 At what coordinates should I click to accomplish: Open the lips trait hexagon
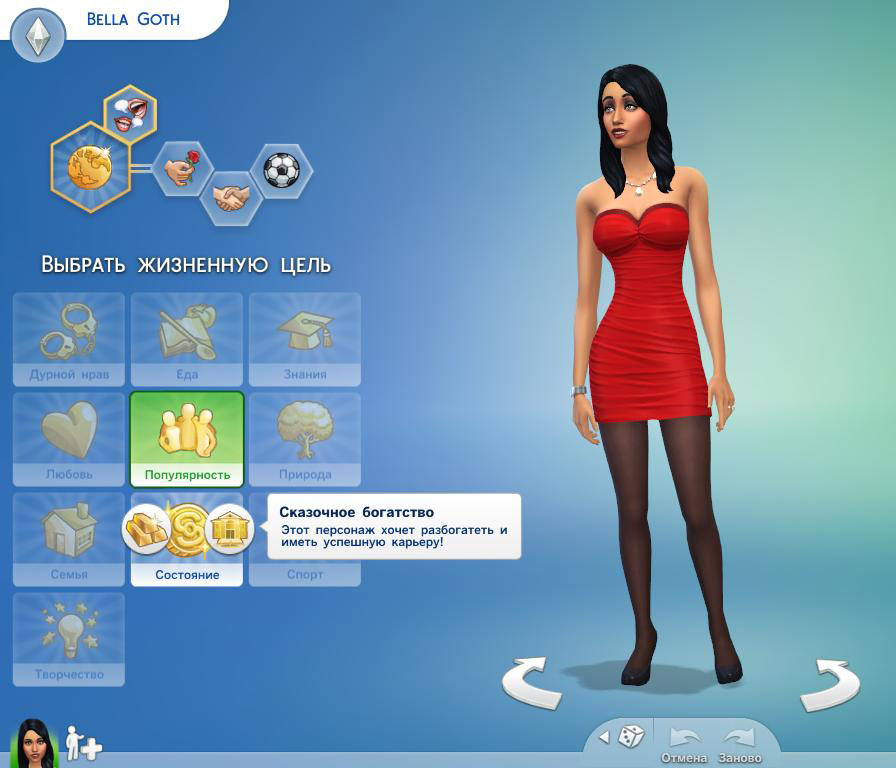[x=130, y=112]
